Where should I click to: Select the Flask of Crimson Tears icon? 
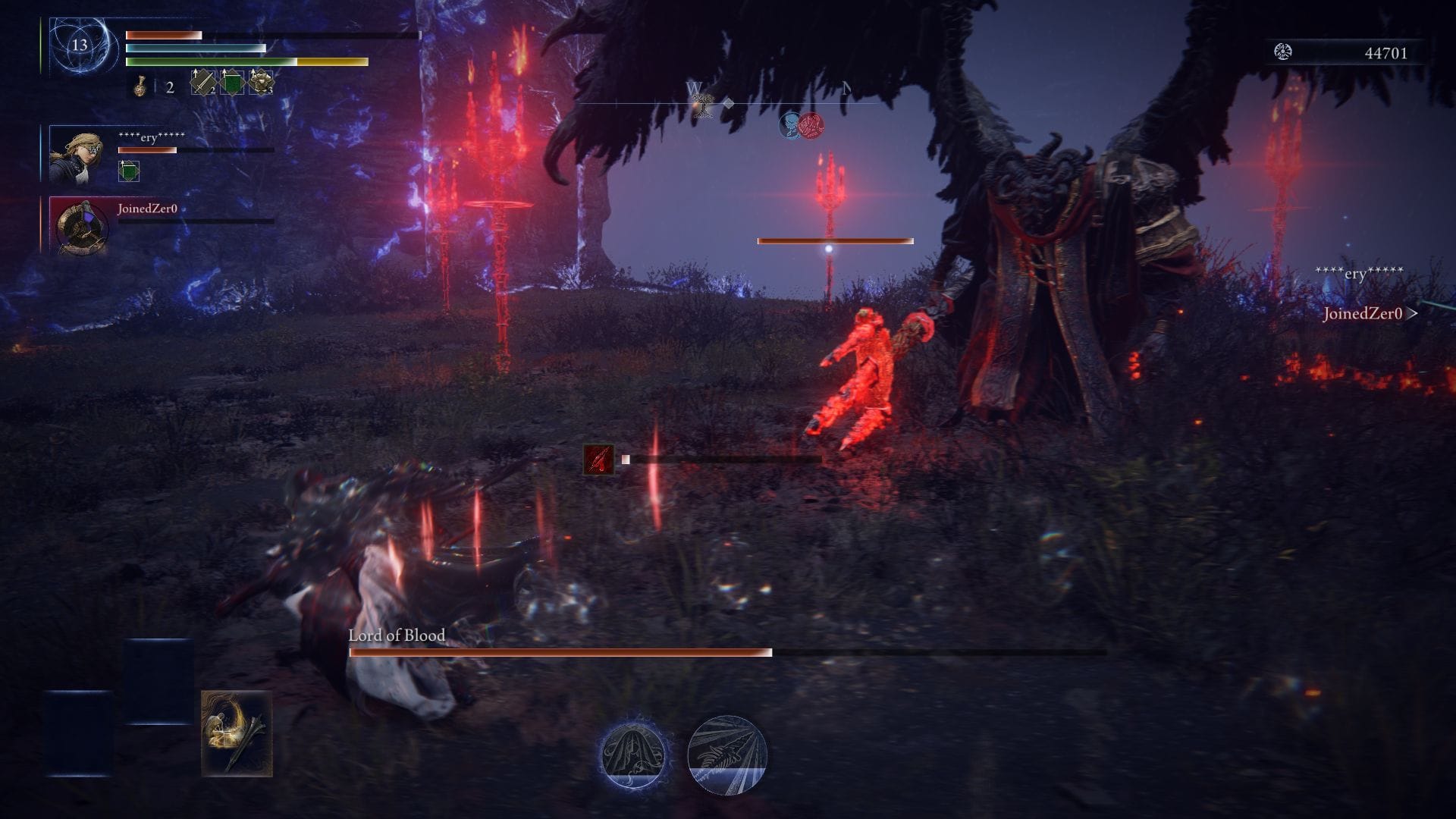tap(140, 85)
